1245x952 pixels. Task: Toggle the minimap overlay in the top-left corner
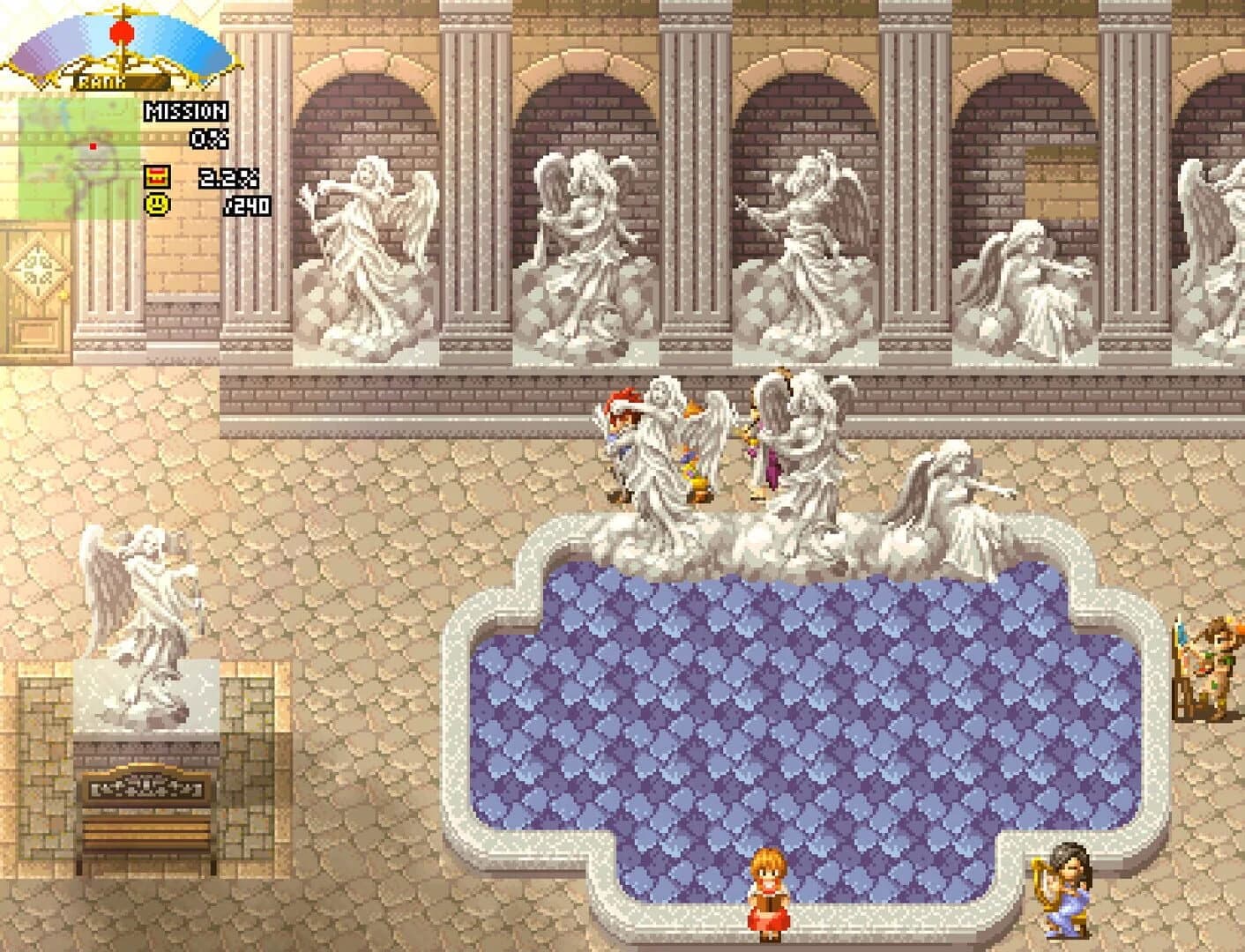pyautogui.click(x=79, y=159)
